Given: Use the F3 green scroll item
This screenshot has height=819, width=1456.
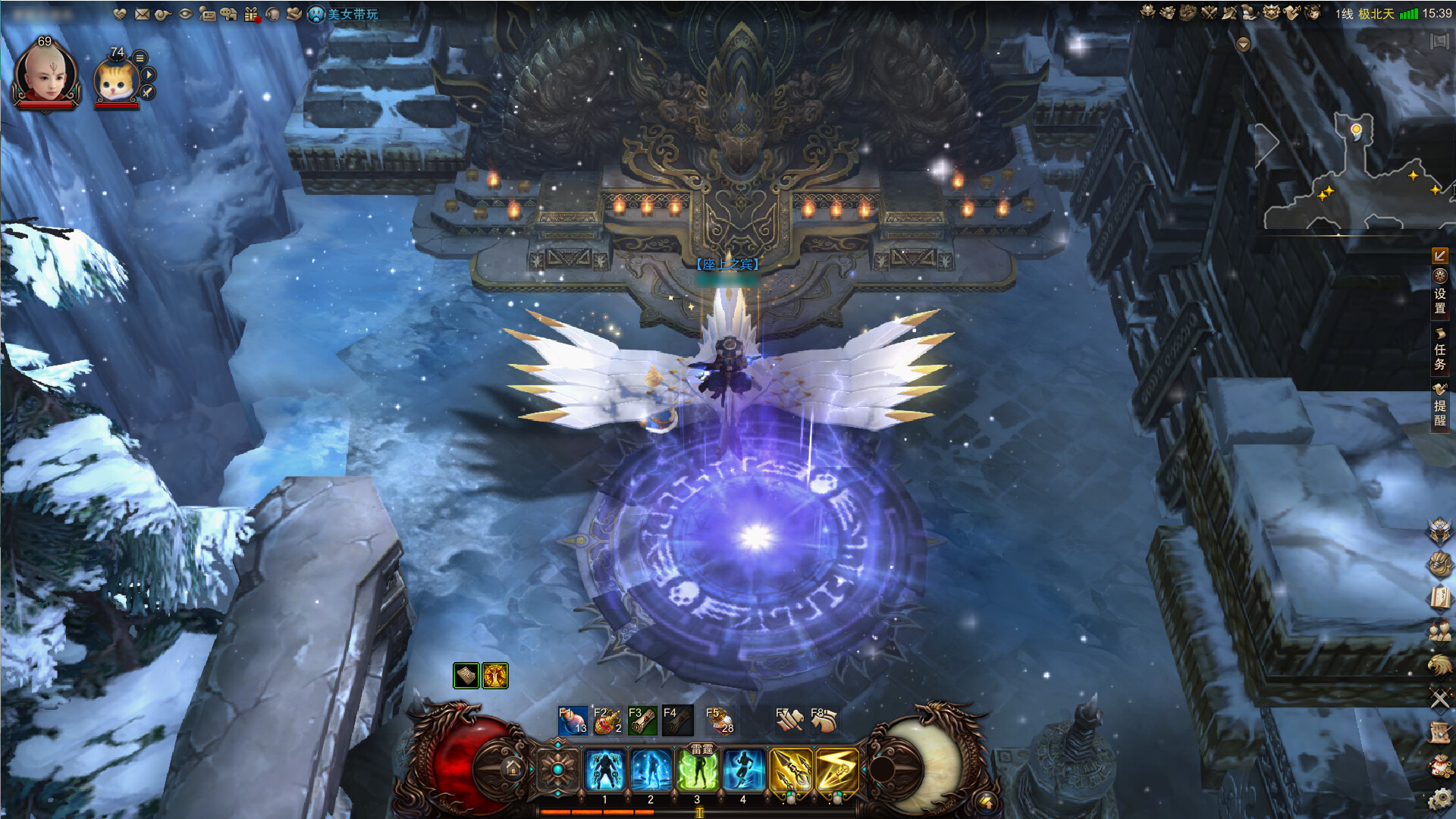Looking at the screenshot, I should point(642,720).
